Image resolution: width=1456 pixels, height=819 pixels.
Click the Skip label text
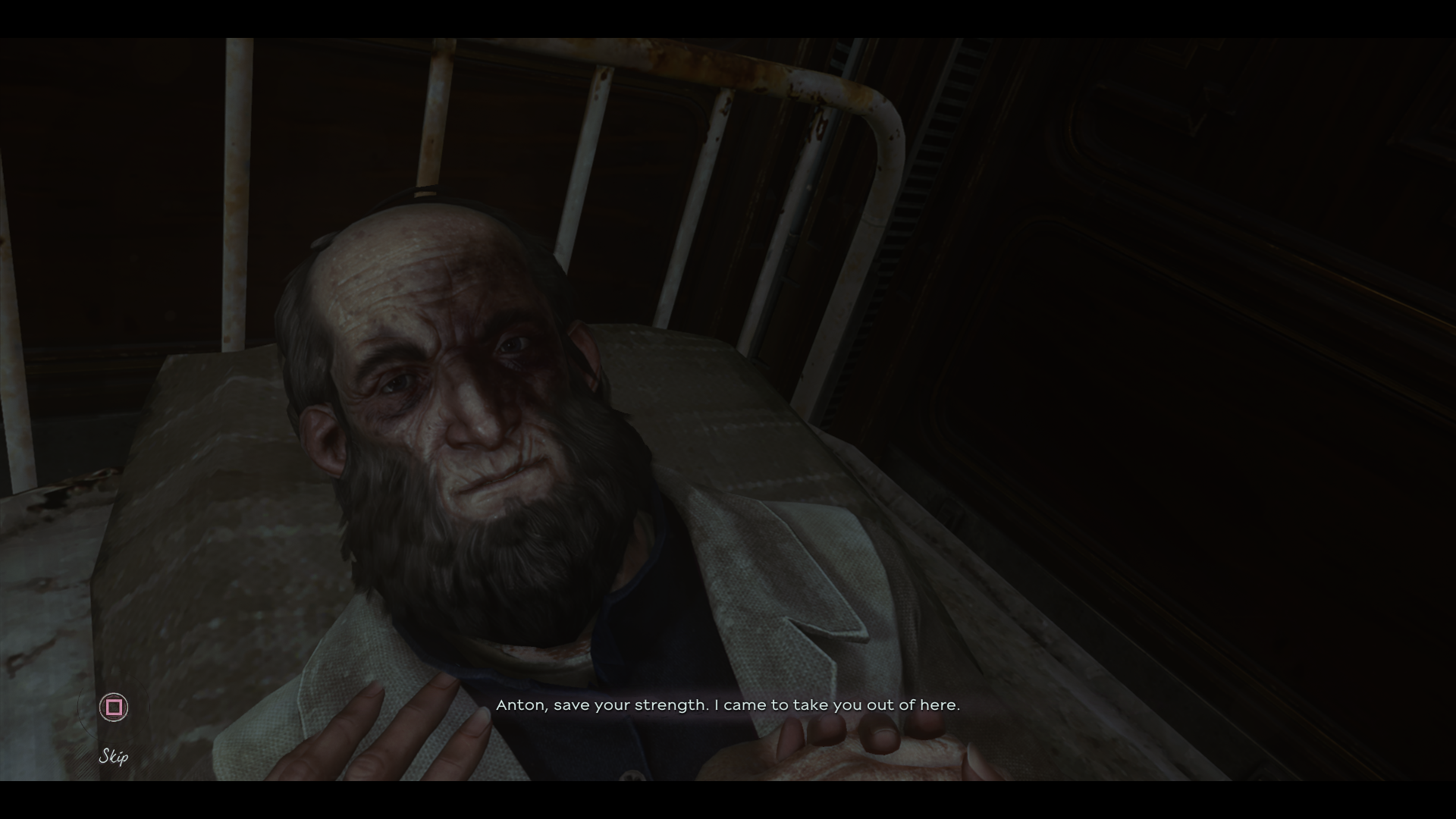[x=114, y=756]
